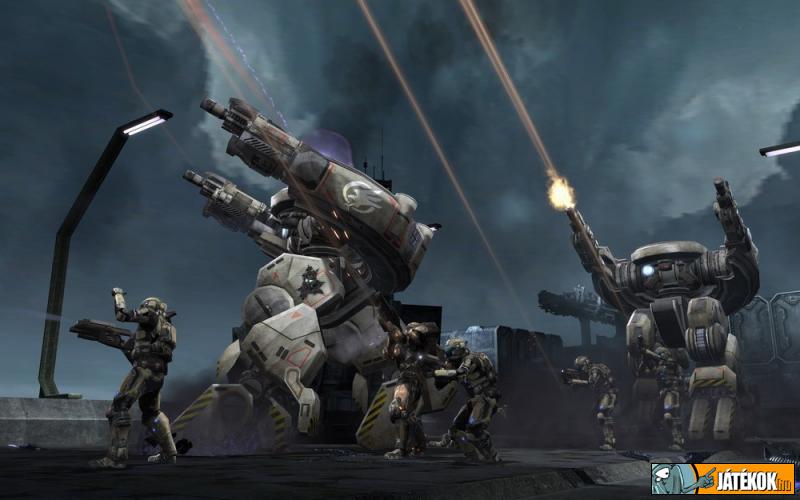Click the JÁTÉKOK.hu watermark logo
This screenshot has height=500, width=800.
(x=723, y=478)
